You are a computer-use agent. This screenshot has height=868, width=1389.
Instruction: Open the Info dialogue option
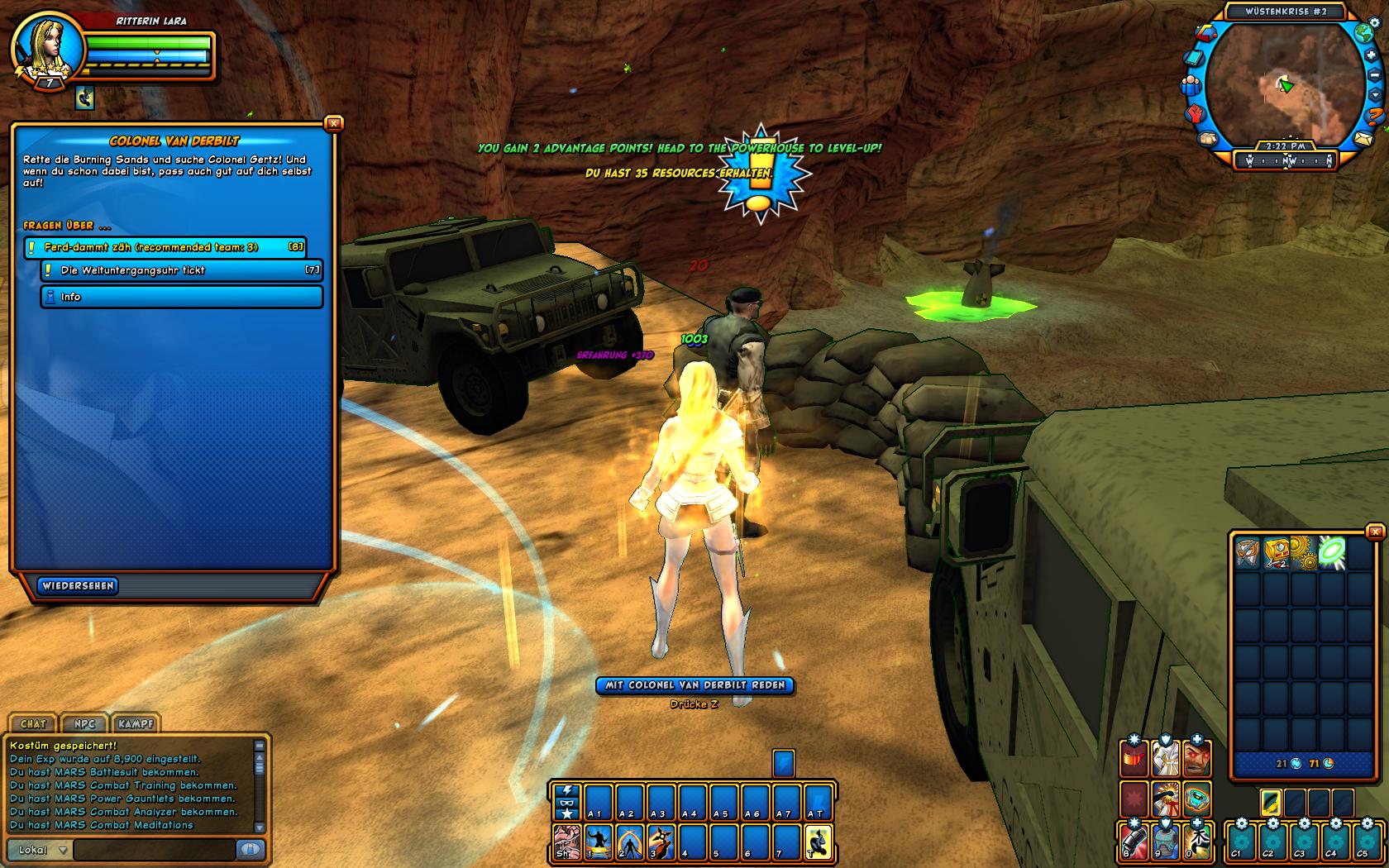[x=182, y=297]
